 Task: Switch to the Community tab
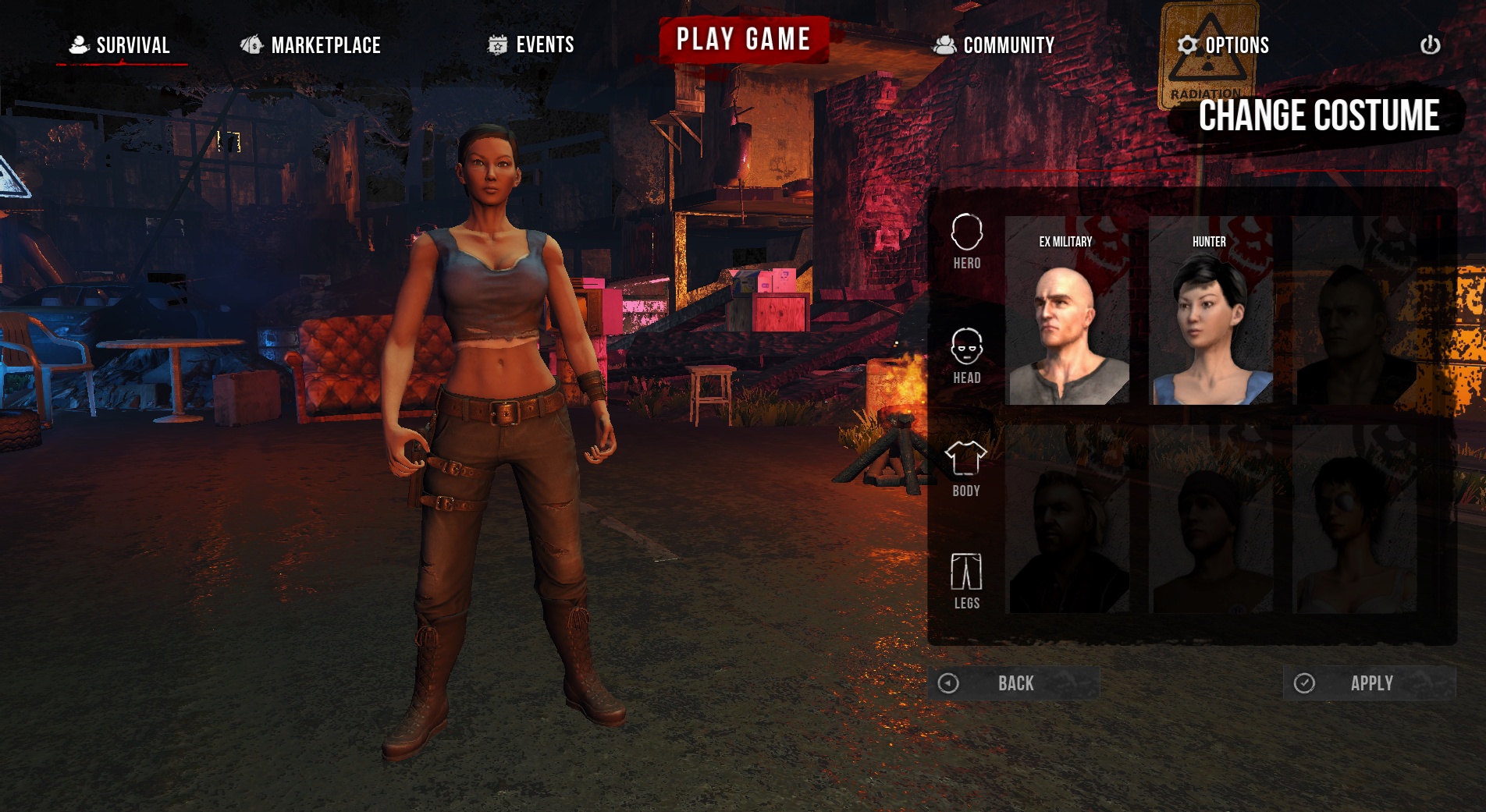click(994, 45)
